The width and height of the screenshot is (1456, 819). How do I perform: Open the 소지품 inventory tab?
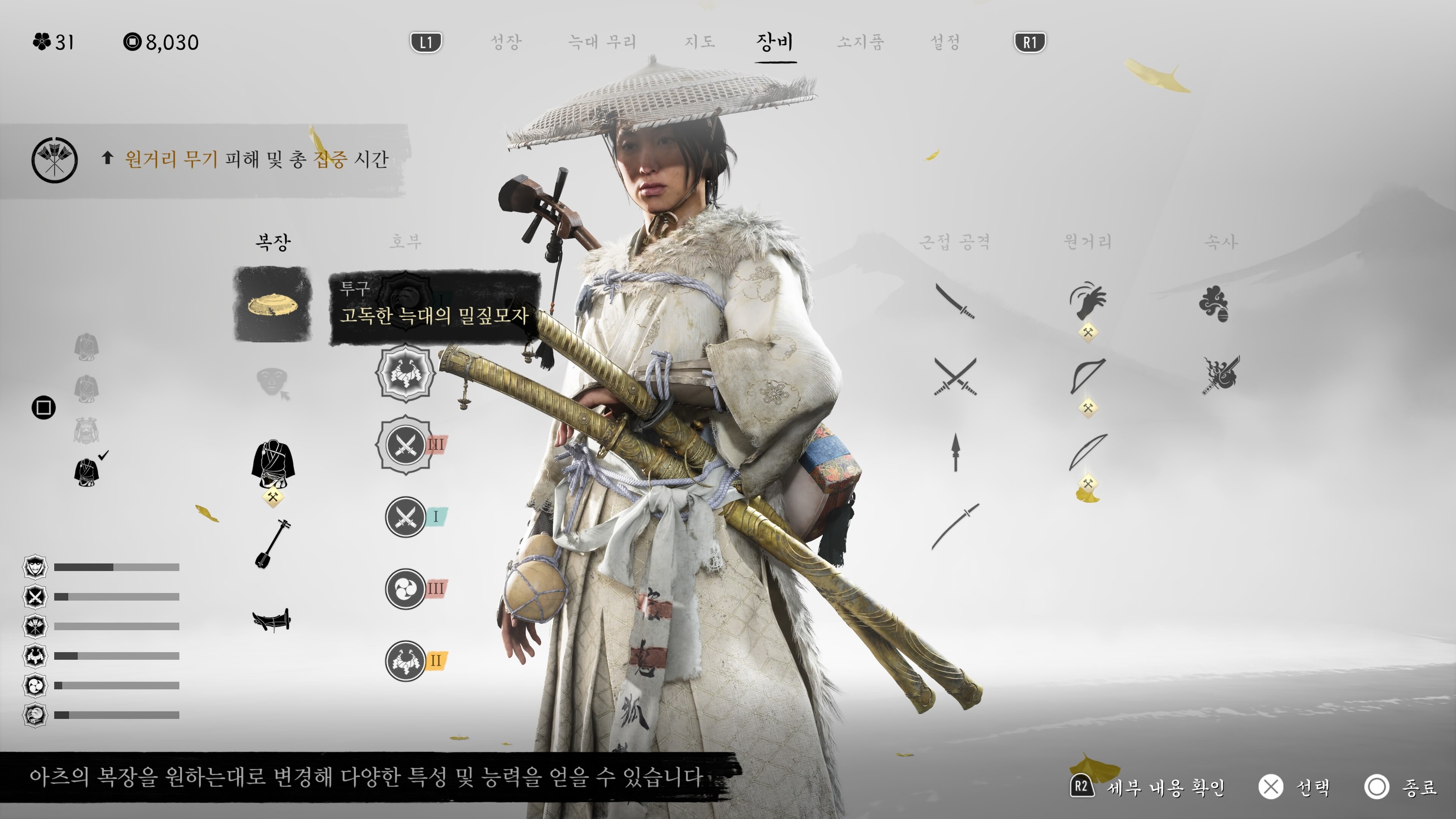click(x=860, y=42)
